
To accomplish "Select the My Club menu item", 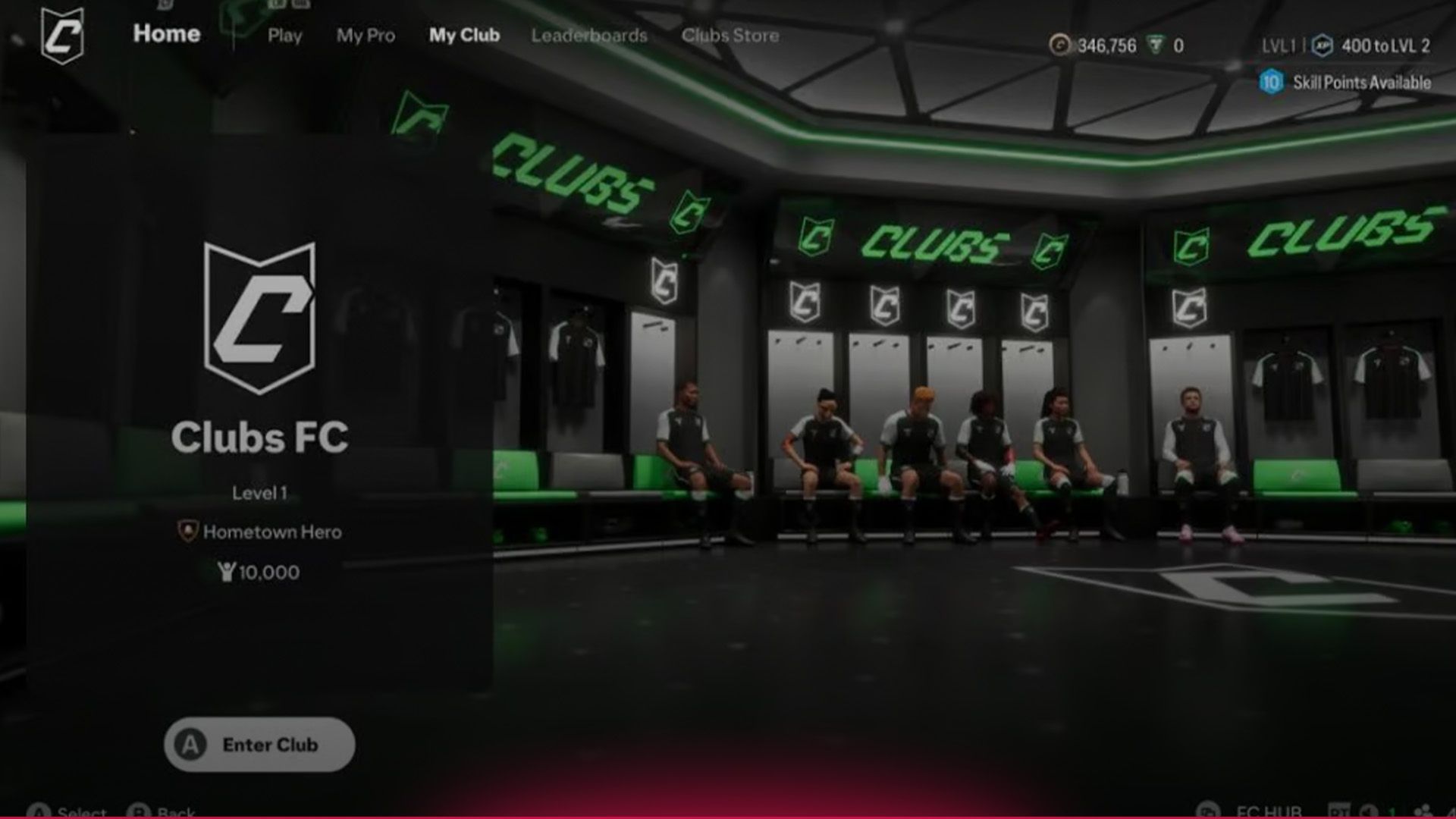I will coord(464,35).
